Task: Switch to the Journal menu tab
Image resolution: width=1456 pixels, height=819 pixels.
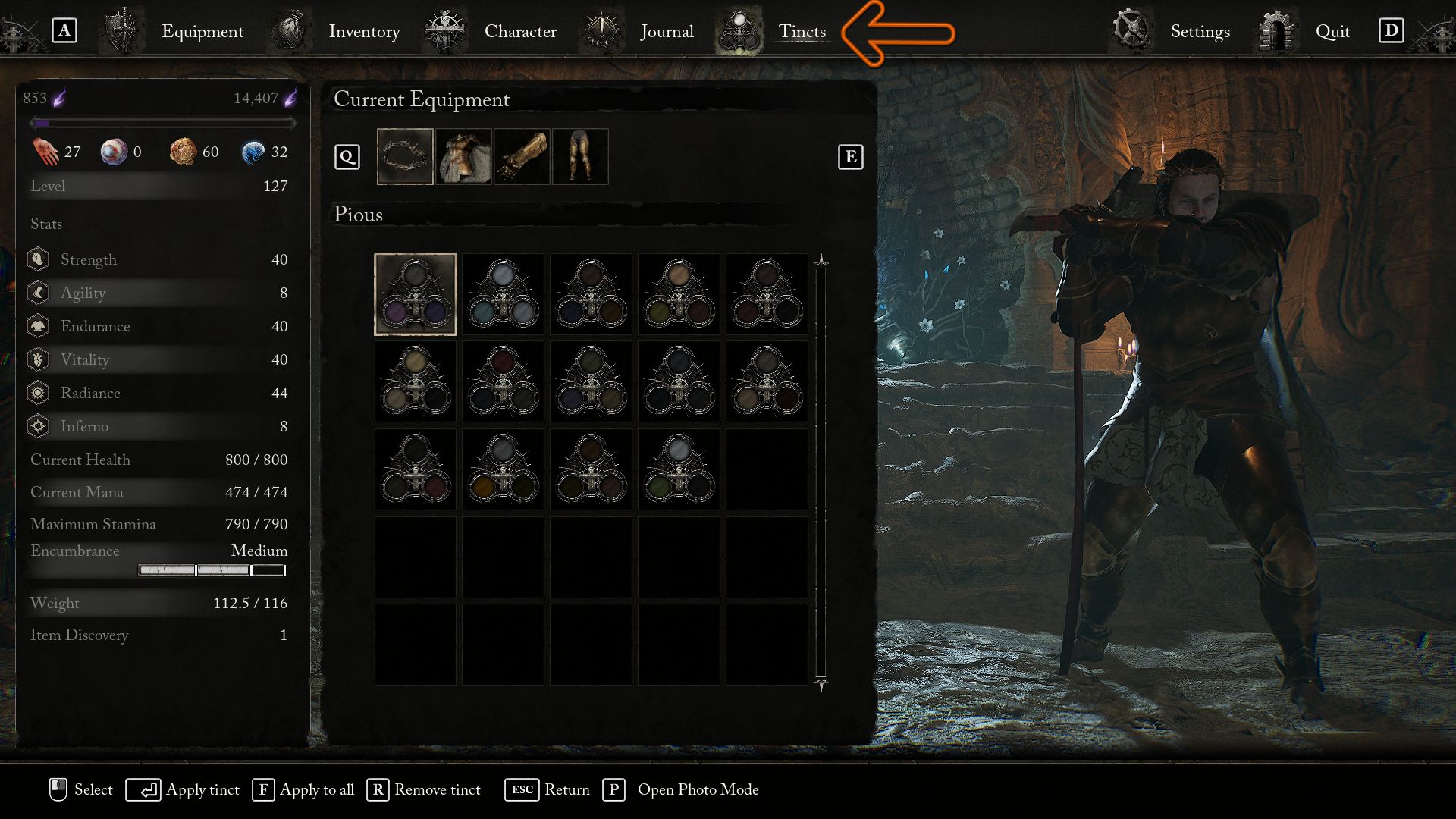Action: (x=667, y=31)
